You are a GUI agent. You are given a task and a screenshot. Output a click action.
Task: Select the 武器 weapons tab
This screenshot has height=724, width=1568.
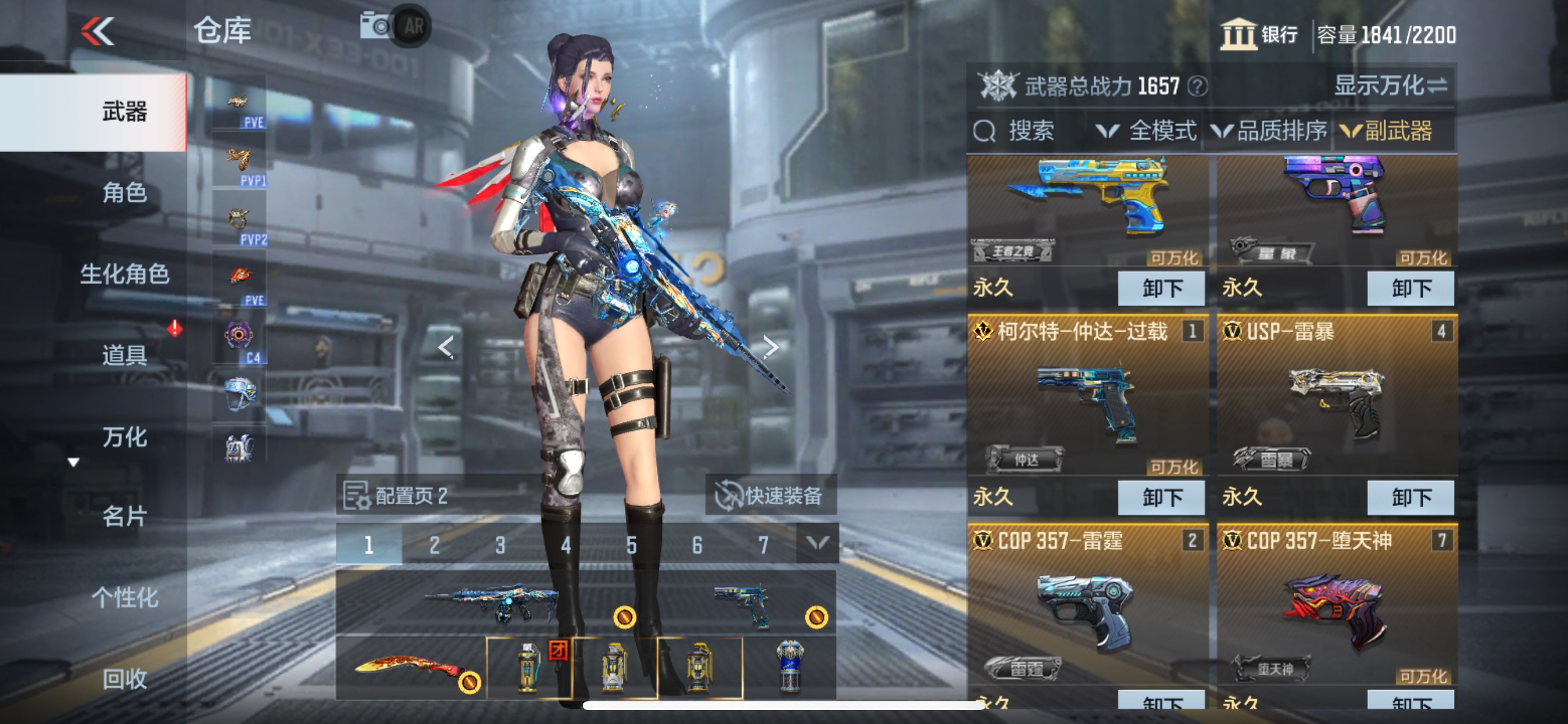click(x=124, y=112)
